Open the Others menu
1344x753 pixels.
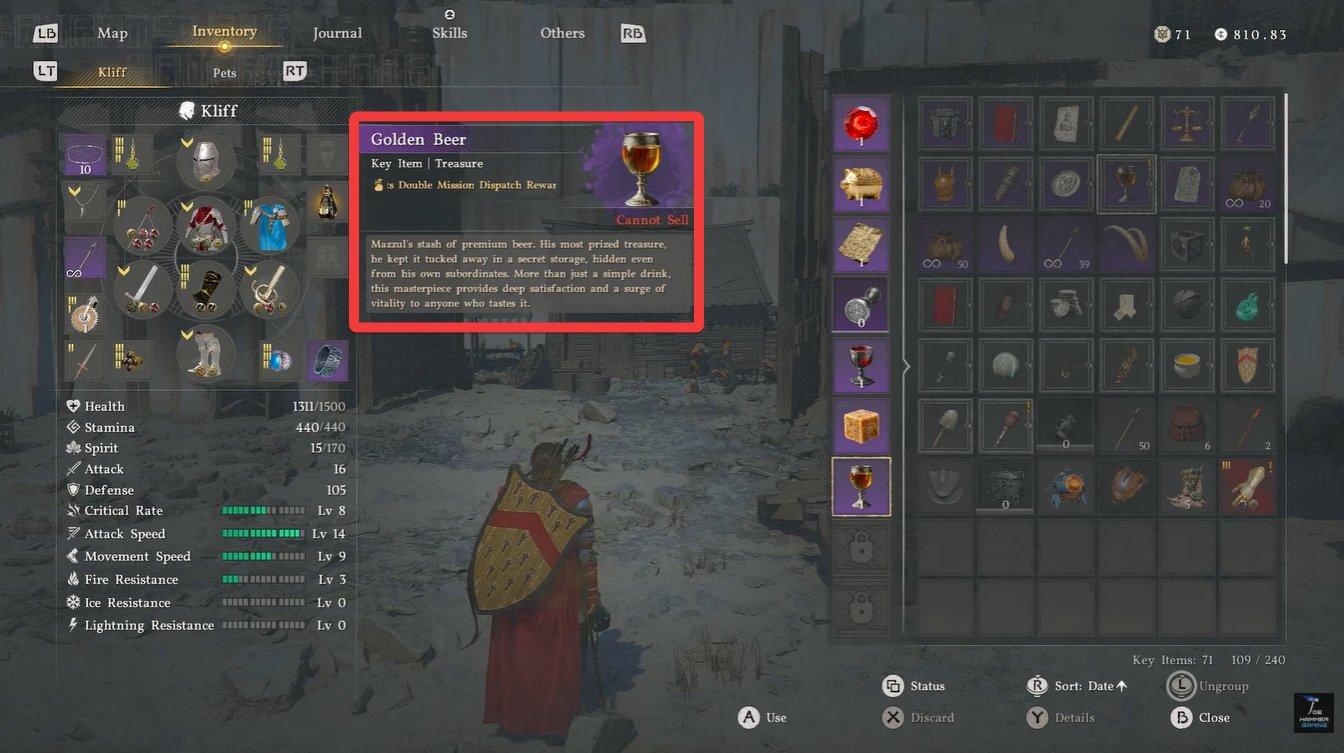pos(562,33)
